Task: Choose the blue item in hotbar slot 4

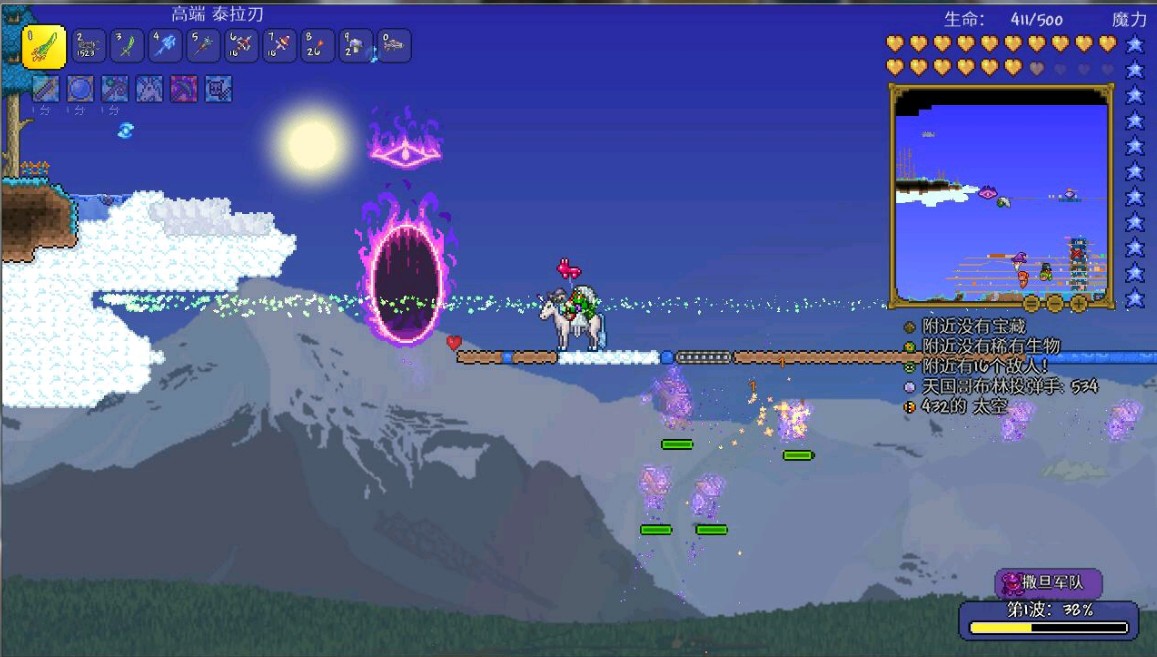Action: click(165, 46)
